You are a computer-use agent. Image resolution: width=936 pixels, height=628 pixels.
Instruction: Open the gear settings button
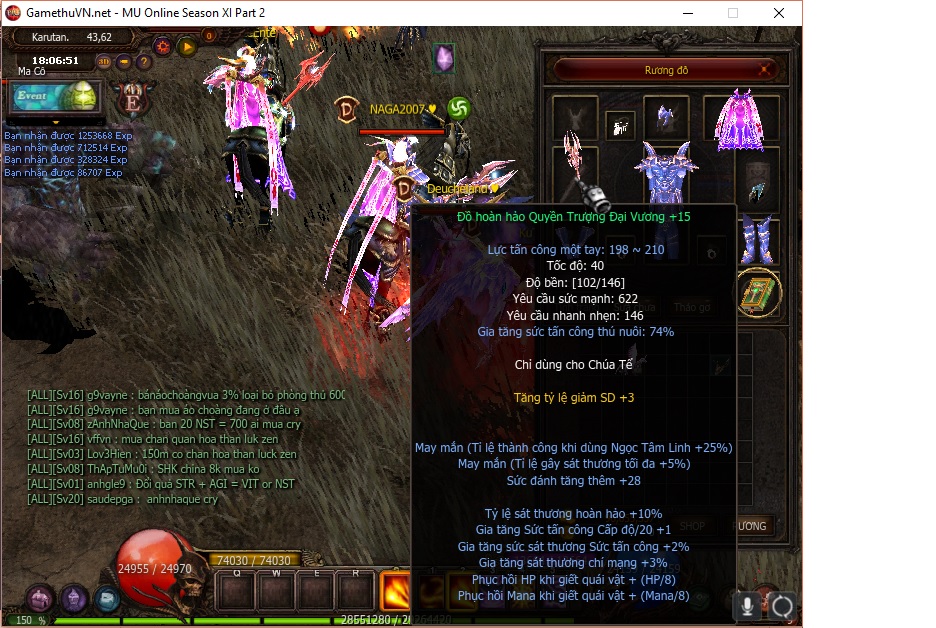(162, 46)
